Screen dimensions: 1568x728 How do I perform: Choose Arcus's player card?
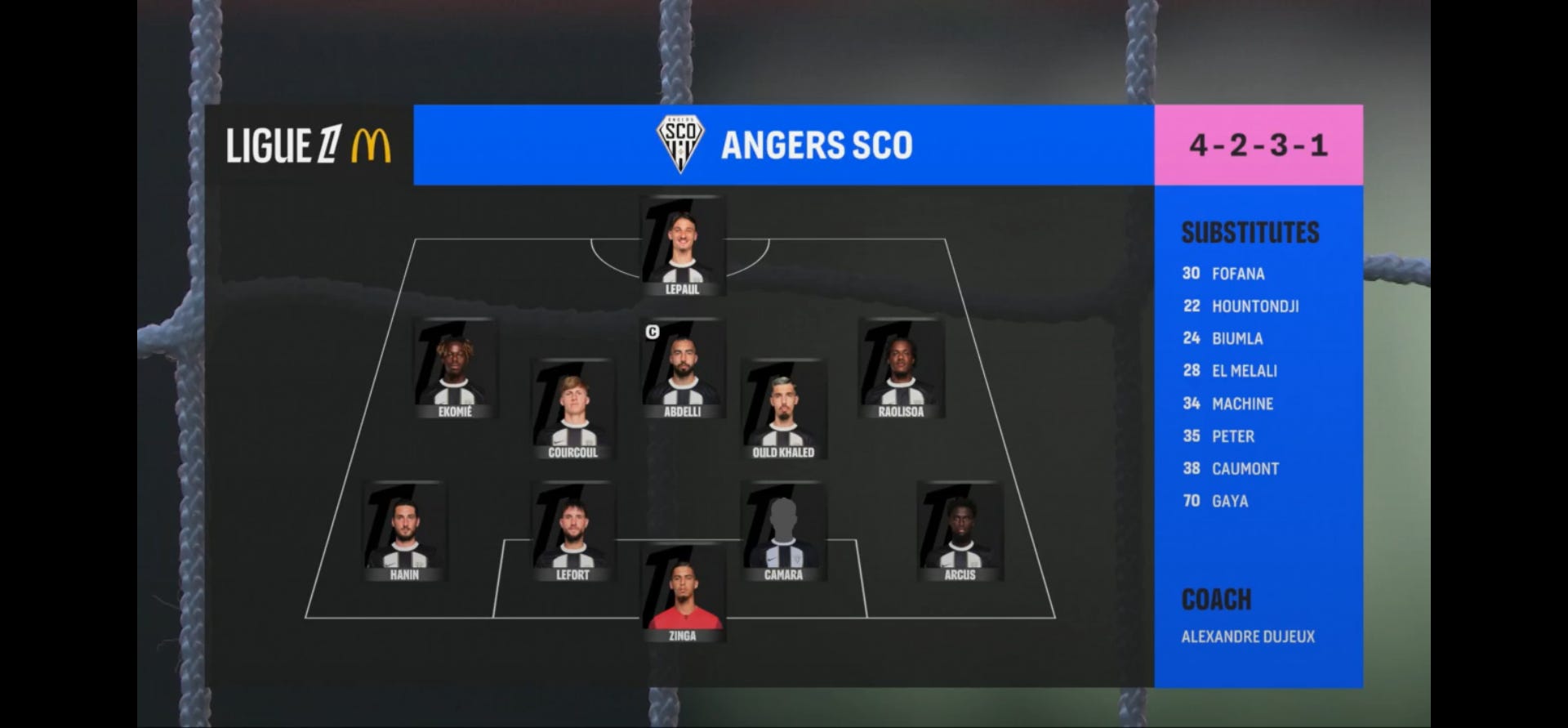click(x=960, y=531)
